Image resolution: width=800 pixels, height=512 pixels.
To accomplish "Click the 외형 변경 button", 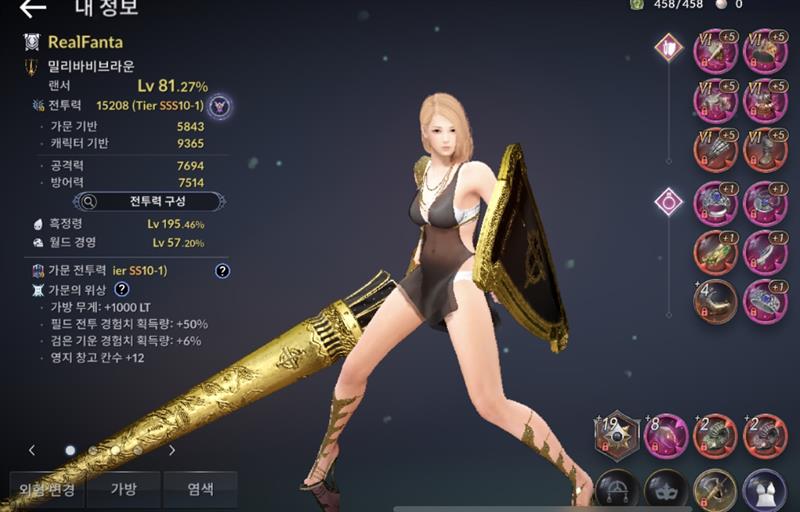I will (46, 490).
